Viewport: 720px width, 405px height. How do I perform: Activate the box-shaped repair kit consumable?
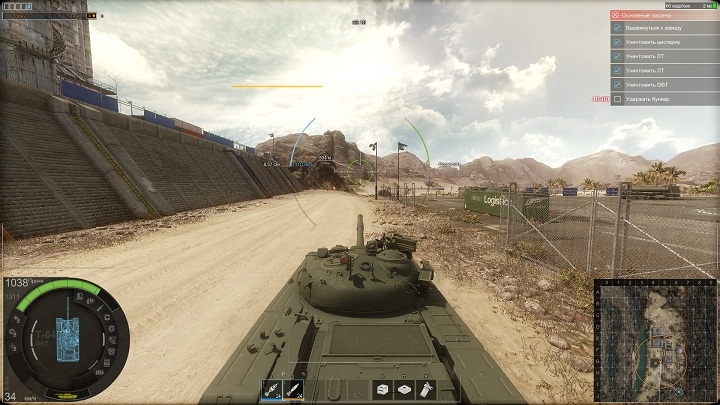coord(383,389)
